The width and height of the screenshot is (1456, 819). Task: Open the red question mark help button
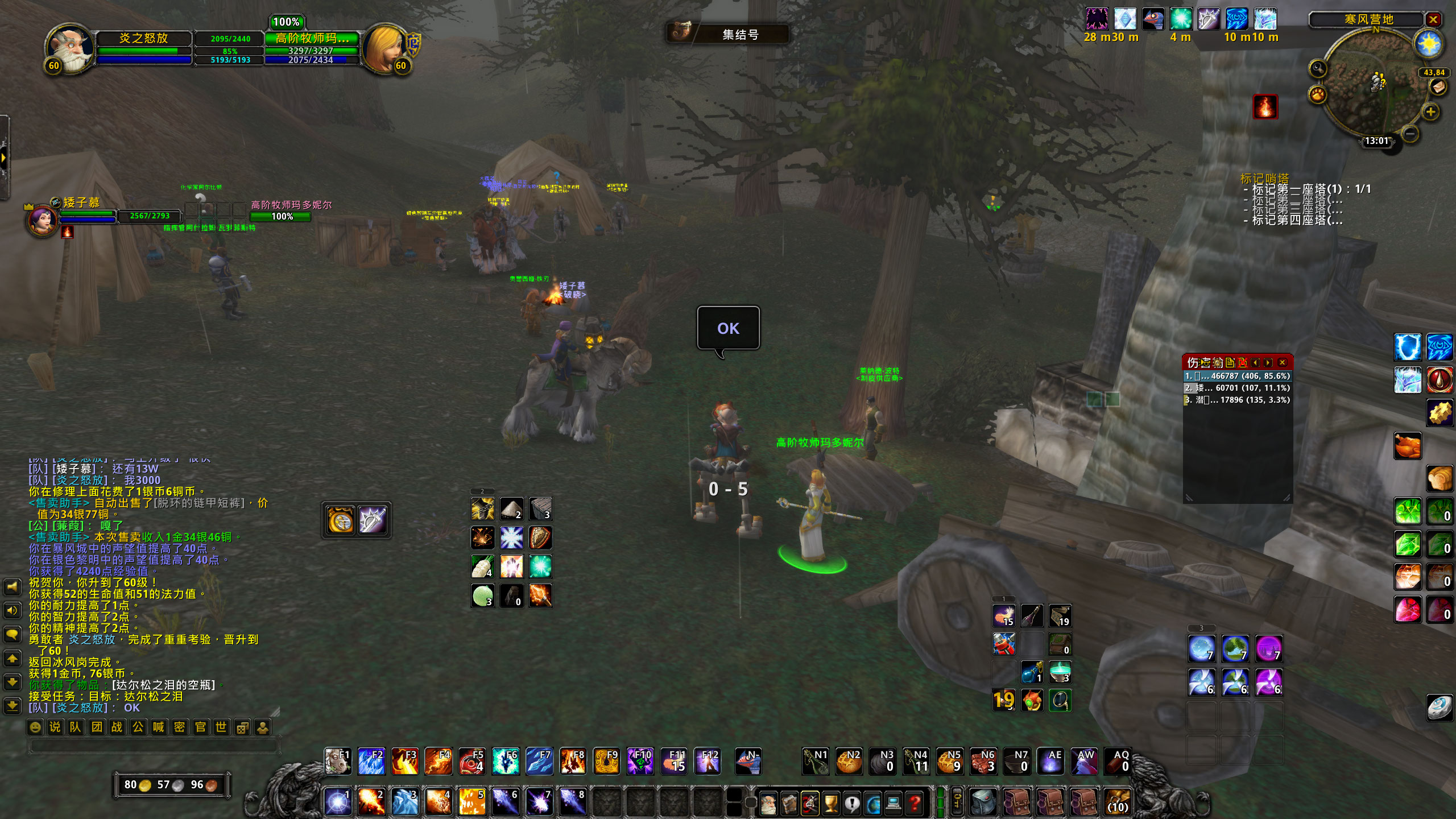click(x=915, y=803)
